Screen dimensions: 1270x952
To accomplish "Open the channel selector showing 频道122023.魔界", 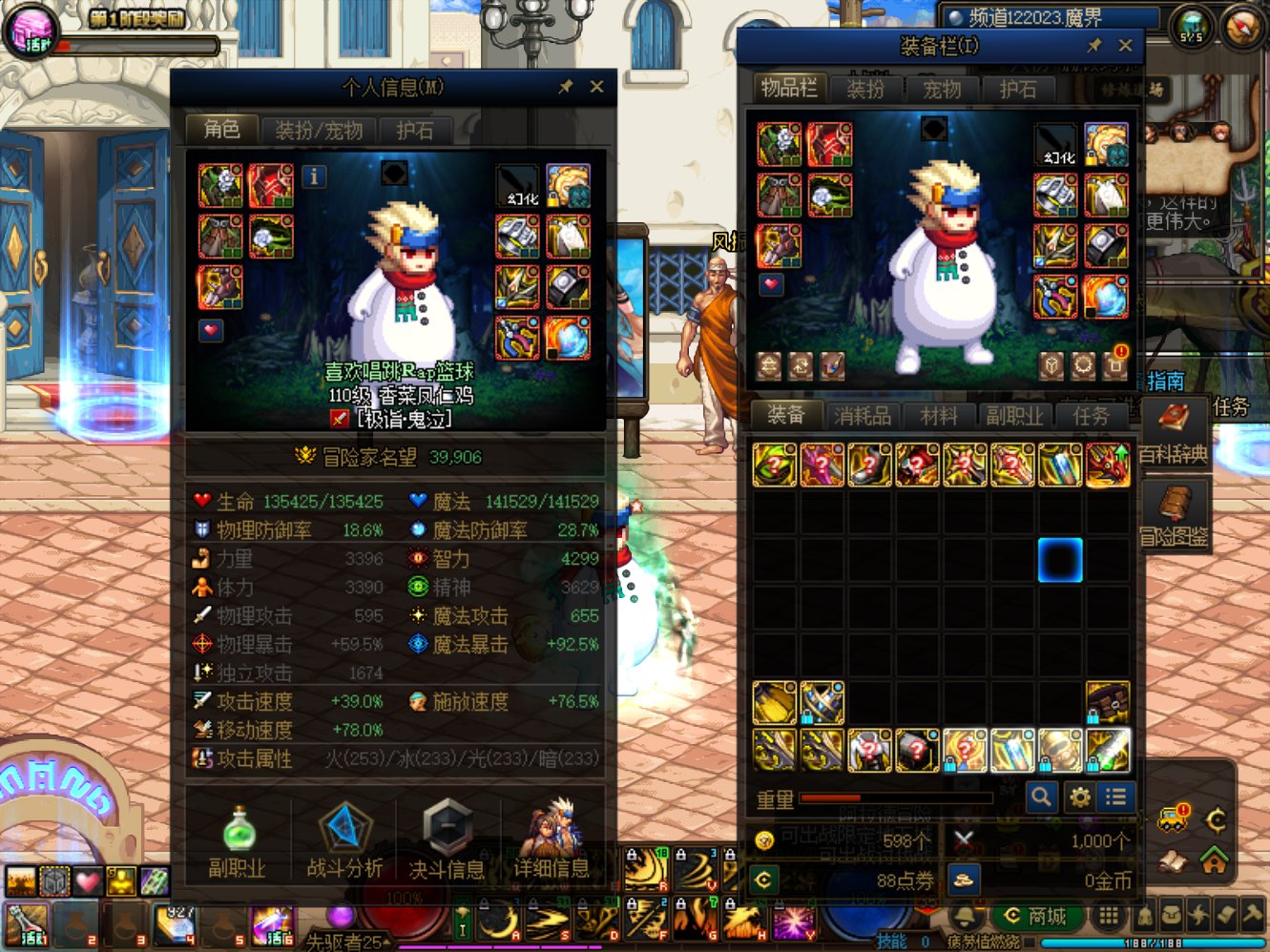I will pyautogui.click(x=1050, y=13).
